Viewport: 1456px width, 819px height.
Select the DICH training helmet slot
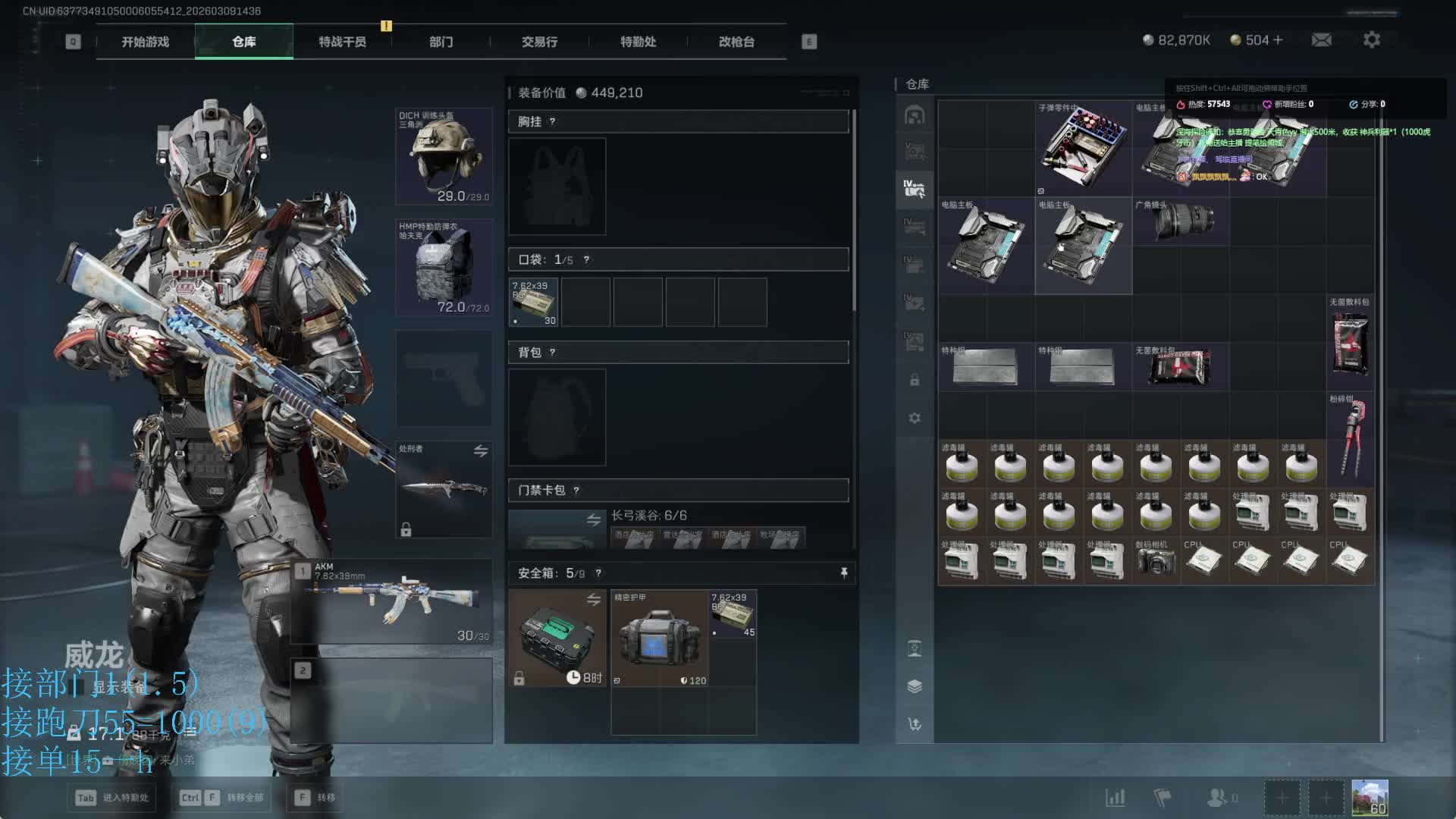[x=444, y=157]
